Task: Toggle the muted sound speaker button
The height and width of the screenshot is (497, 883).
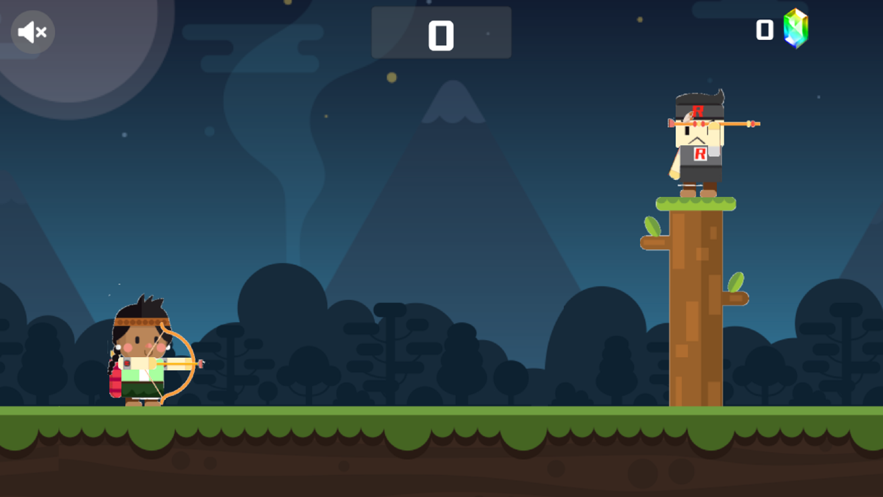Action: click(33, 32)
